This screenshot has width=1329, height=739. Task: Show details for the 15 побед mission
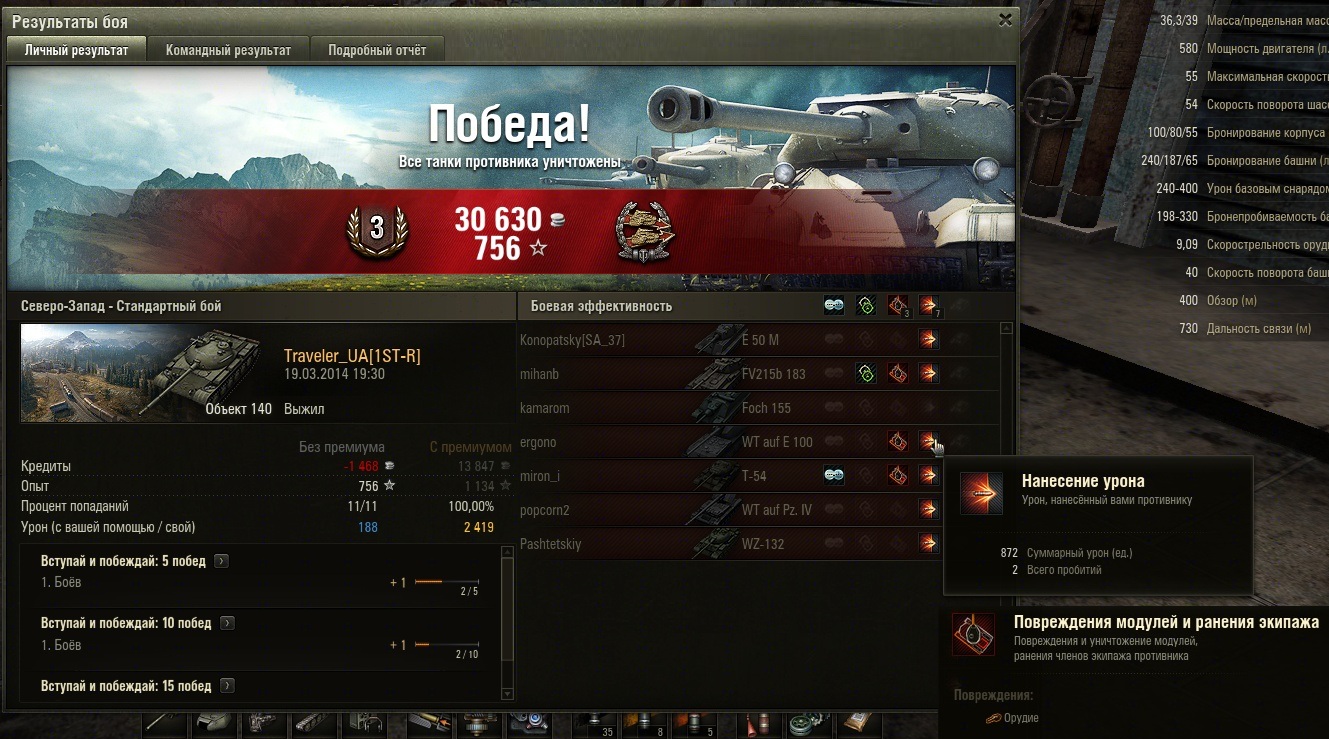[x=227, y=686]
